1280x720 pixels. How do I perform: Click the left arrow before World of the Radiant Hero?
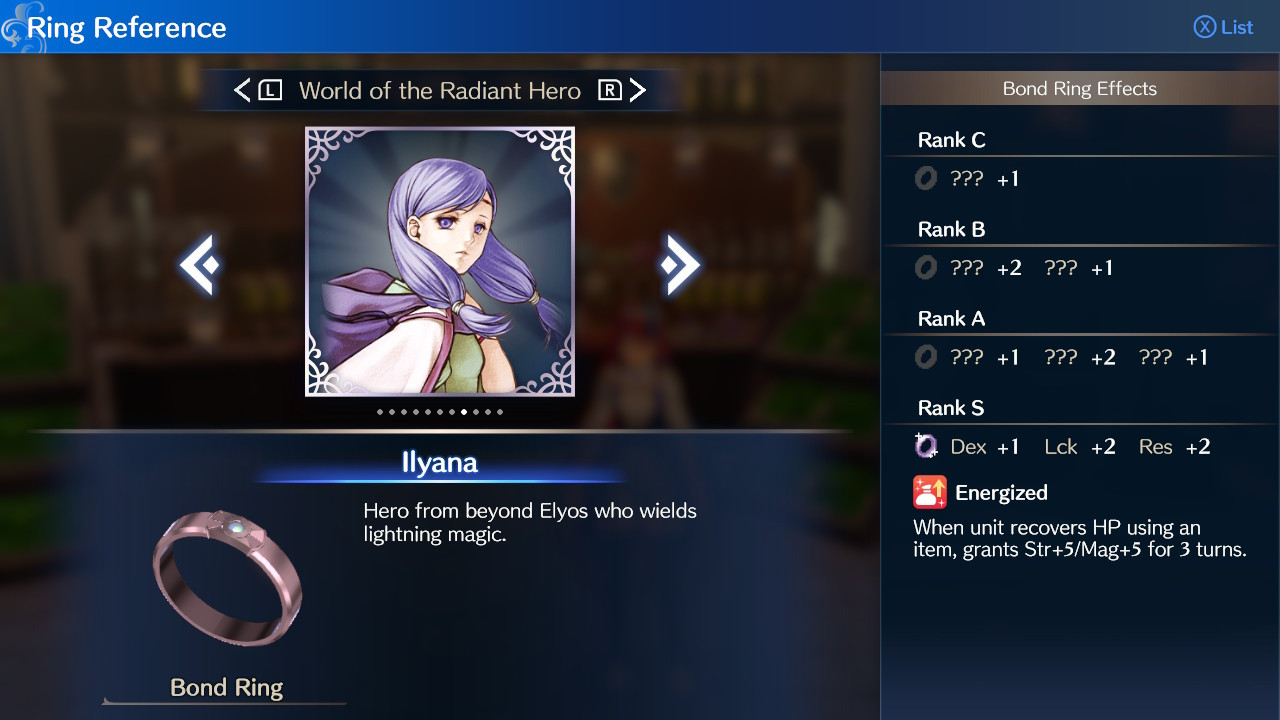[x=241, y=90]
